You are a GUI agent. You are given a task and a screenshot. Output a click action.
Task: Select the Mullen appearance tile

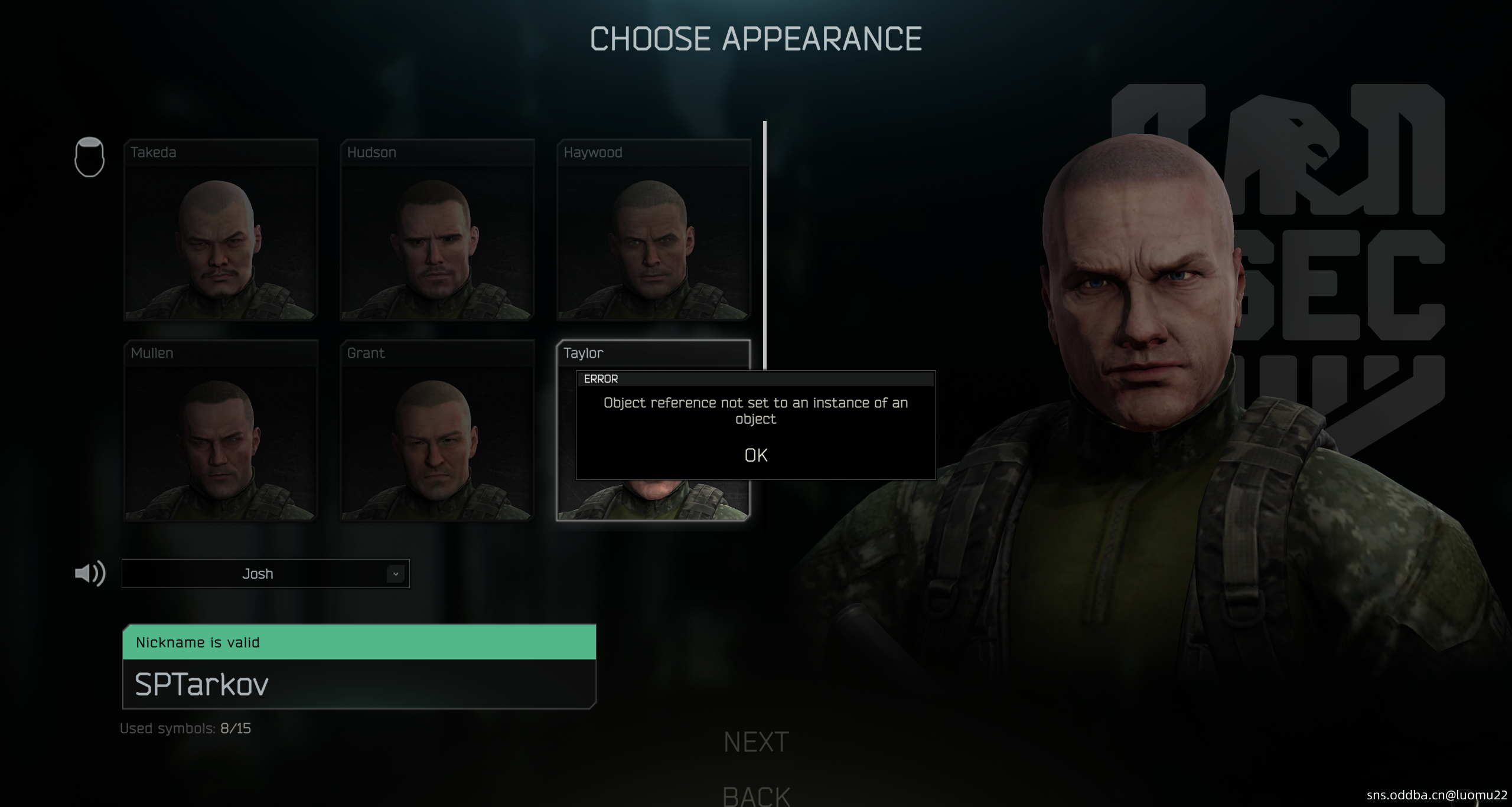click(x=221, y=430)
